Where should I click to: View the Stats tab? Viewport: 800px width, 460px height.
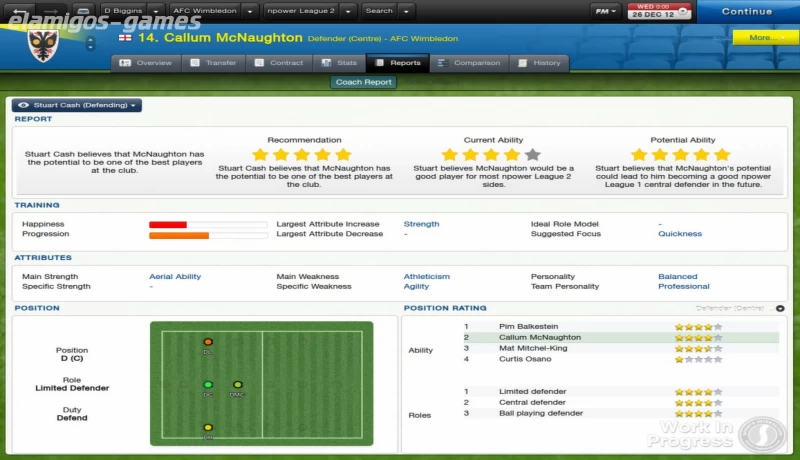coord(340,63)
